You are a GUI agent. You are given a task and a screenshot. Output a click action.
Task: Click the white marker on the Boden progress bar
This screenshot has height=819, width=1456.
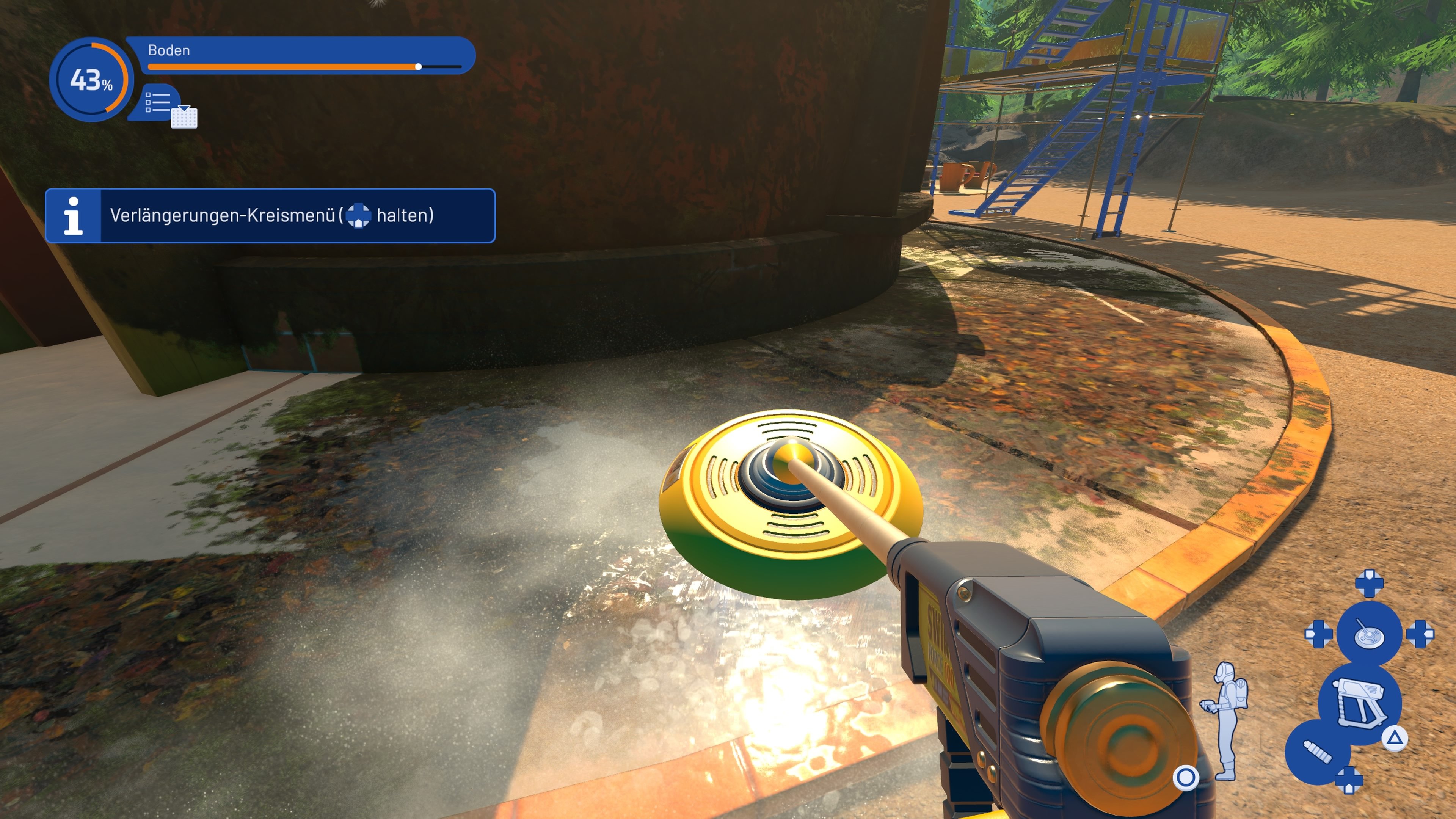(x=418, y=67)
